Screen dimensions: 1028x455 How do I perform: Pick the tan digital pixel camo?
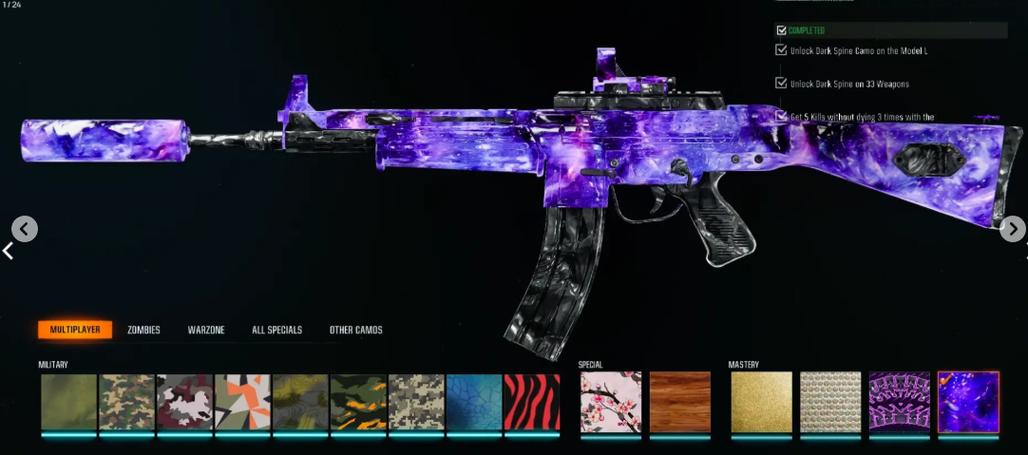click(x=416, y=403)
